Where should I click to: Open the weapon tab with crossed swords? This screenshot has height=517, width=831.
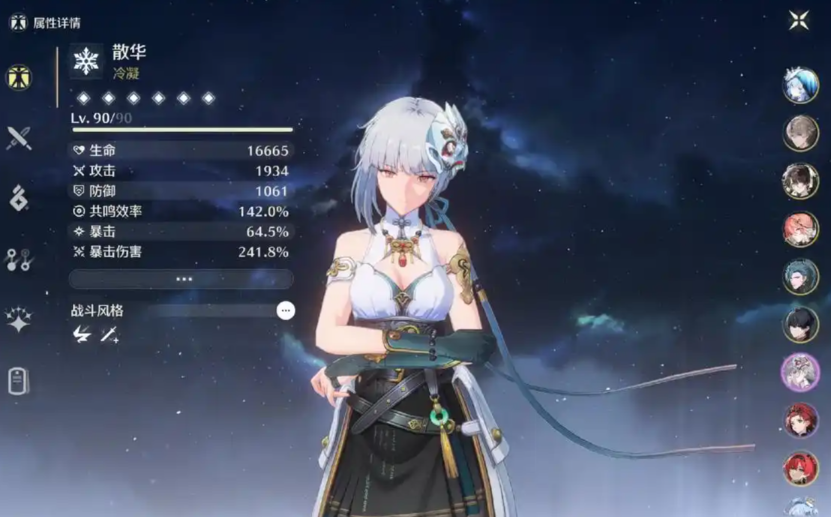click(x=19, y=138)
